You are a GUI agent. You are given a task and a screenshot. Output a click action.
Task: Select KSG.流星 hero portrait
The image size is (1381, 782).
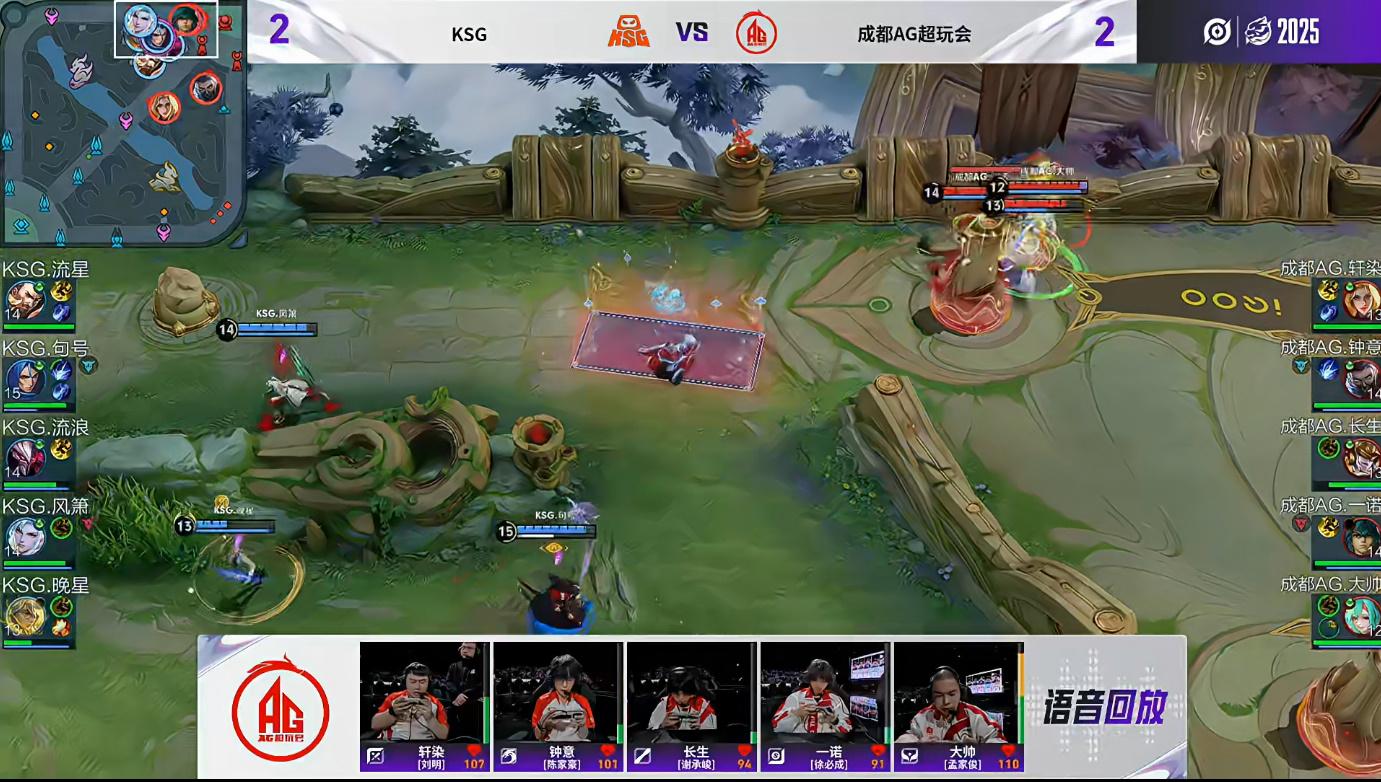(x=24, y=300)
